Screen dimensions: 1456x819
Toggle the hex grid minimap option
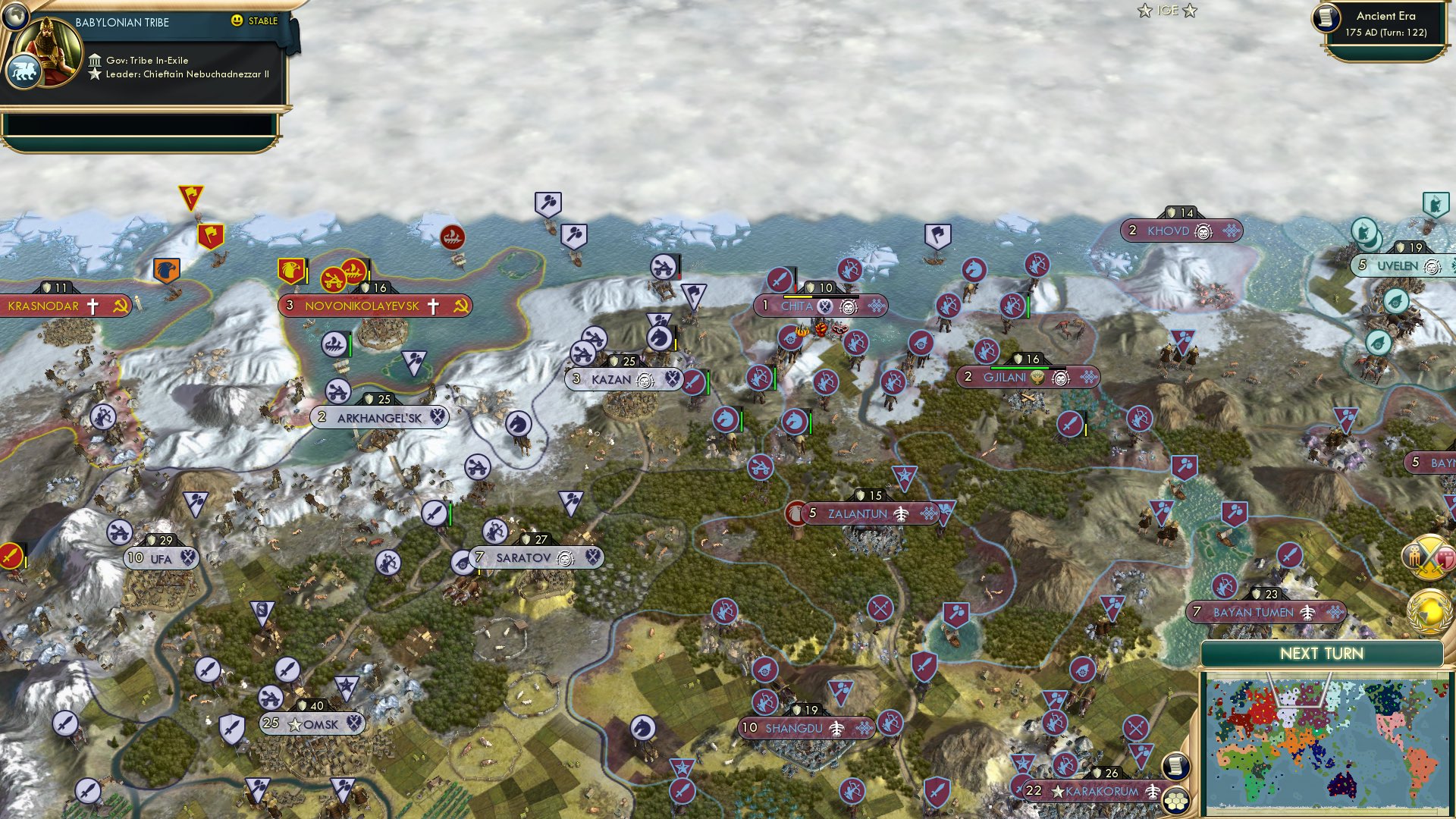point(1175,801)
